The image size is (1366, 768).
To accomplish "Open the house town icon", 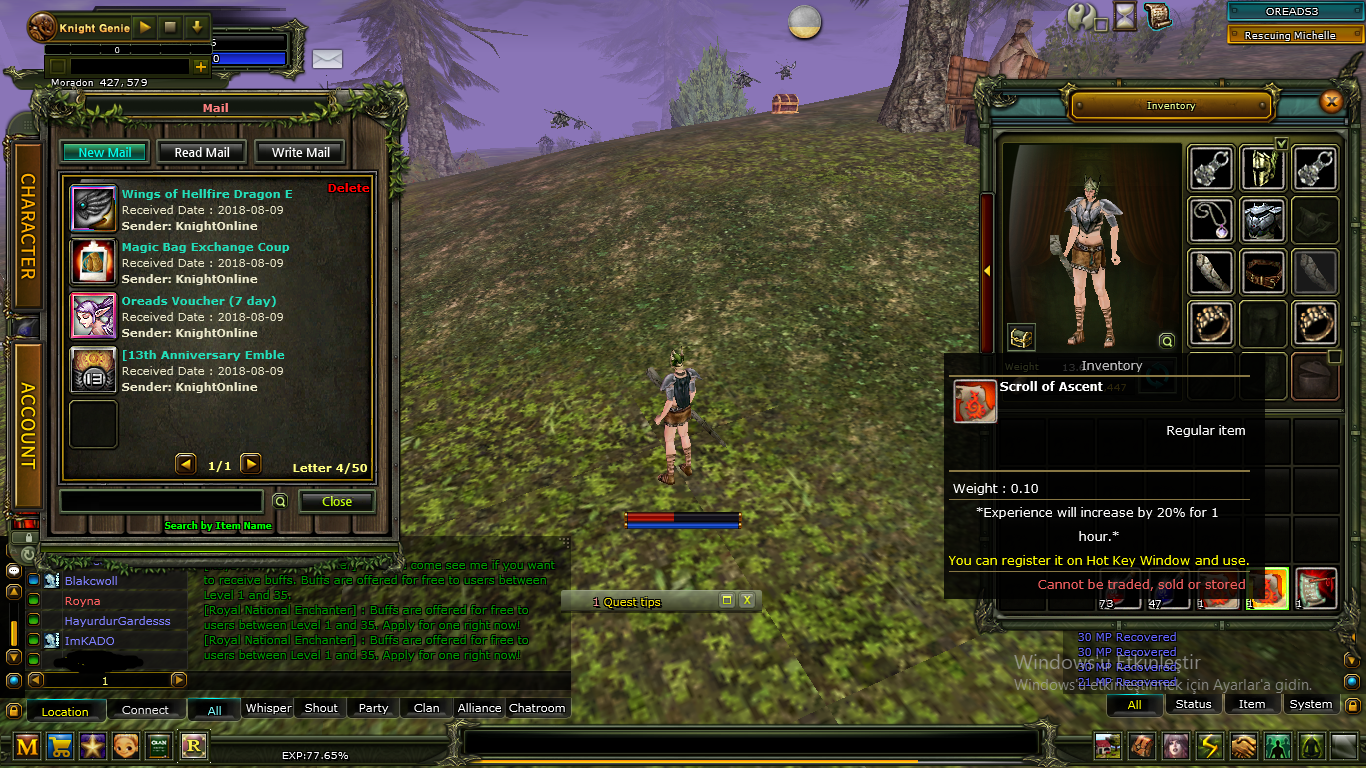I will click(x=1107, y=747).
